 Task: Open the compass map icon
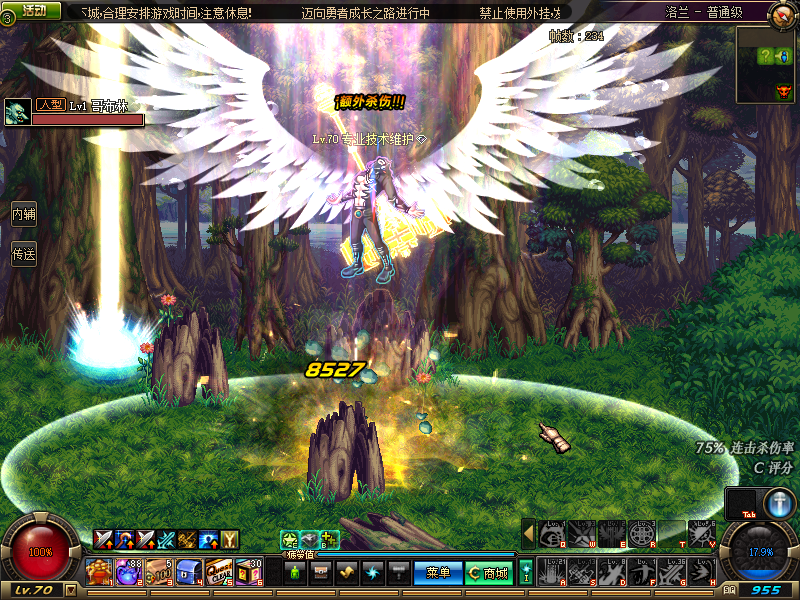(x=783, y=14)
